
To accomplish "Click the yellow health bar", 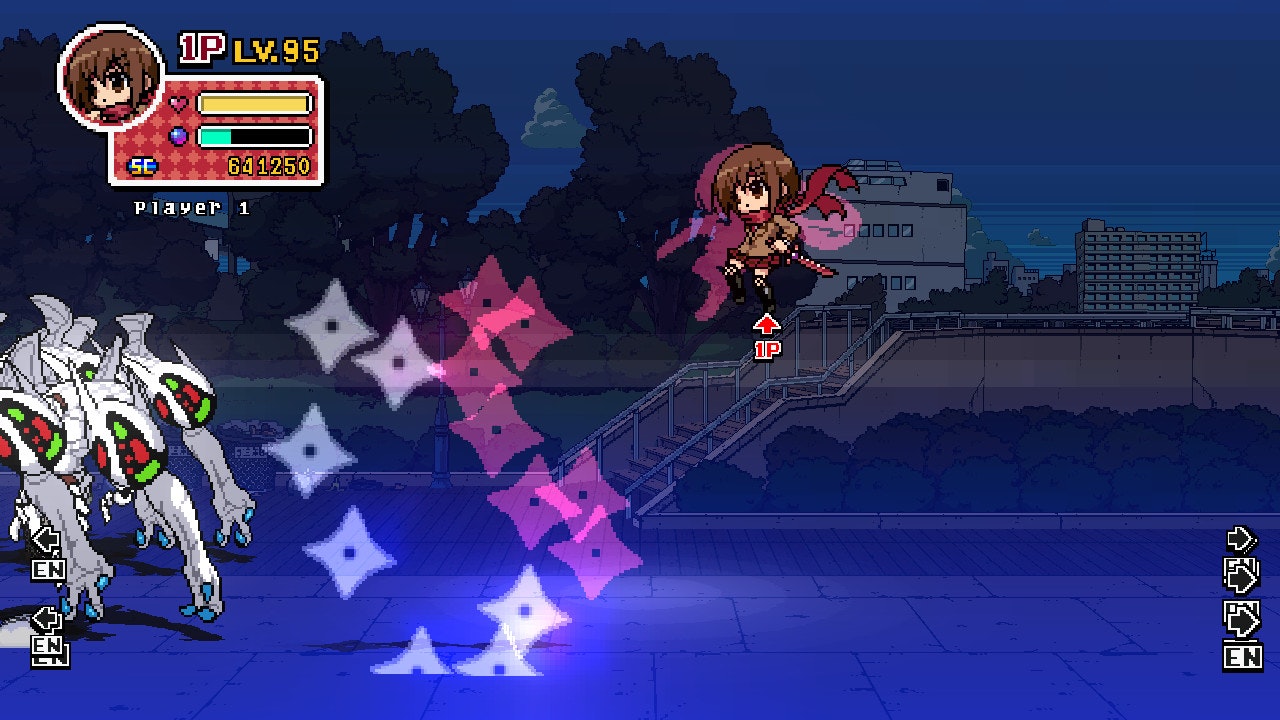I will (253, 100).
